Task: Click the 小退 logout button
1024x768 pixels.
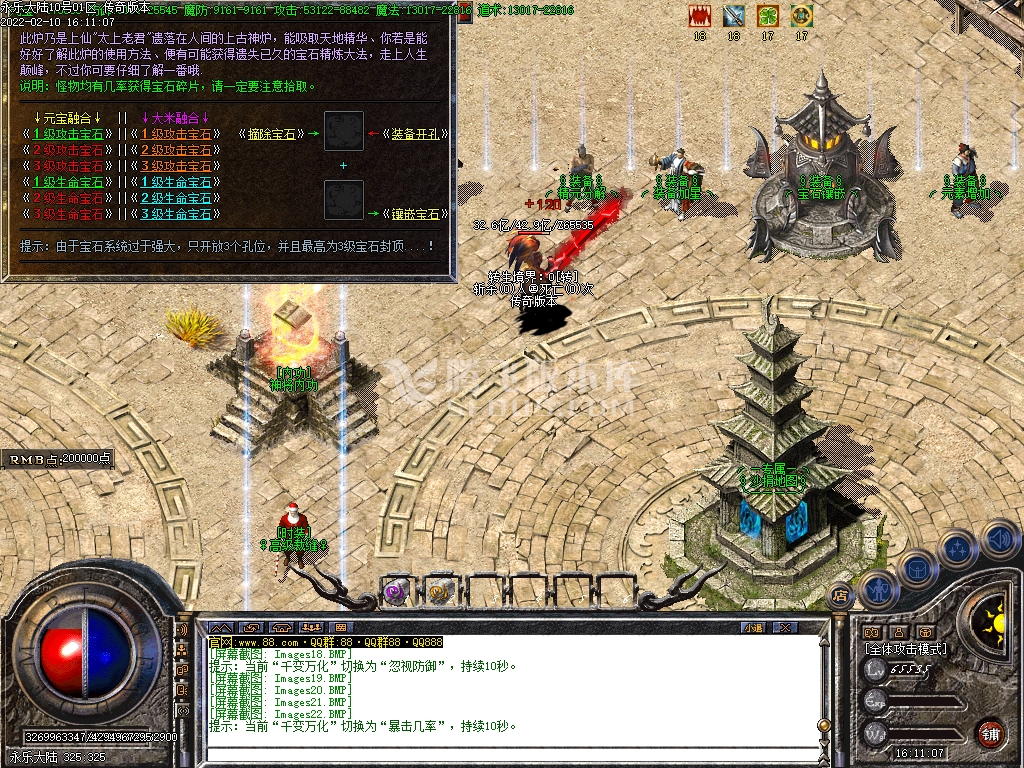Action: [753, 627]
